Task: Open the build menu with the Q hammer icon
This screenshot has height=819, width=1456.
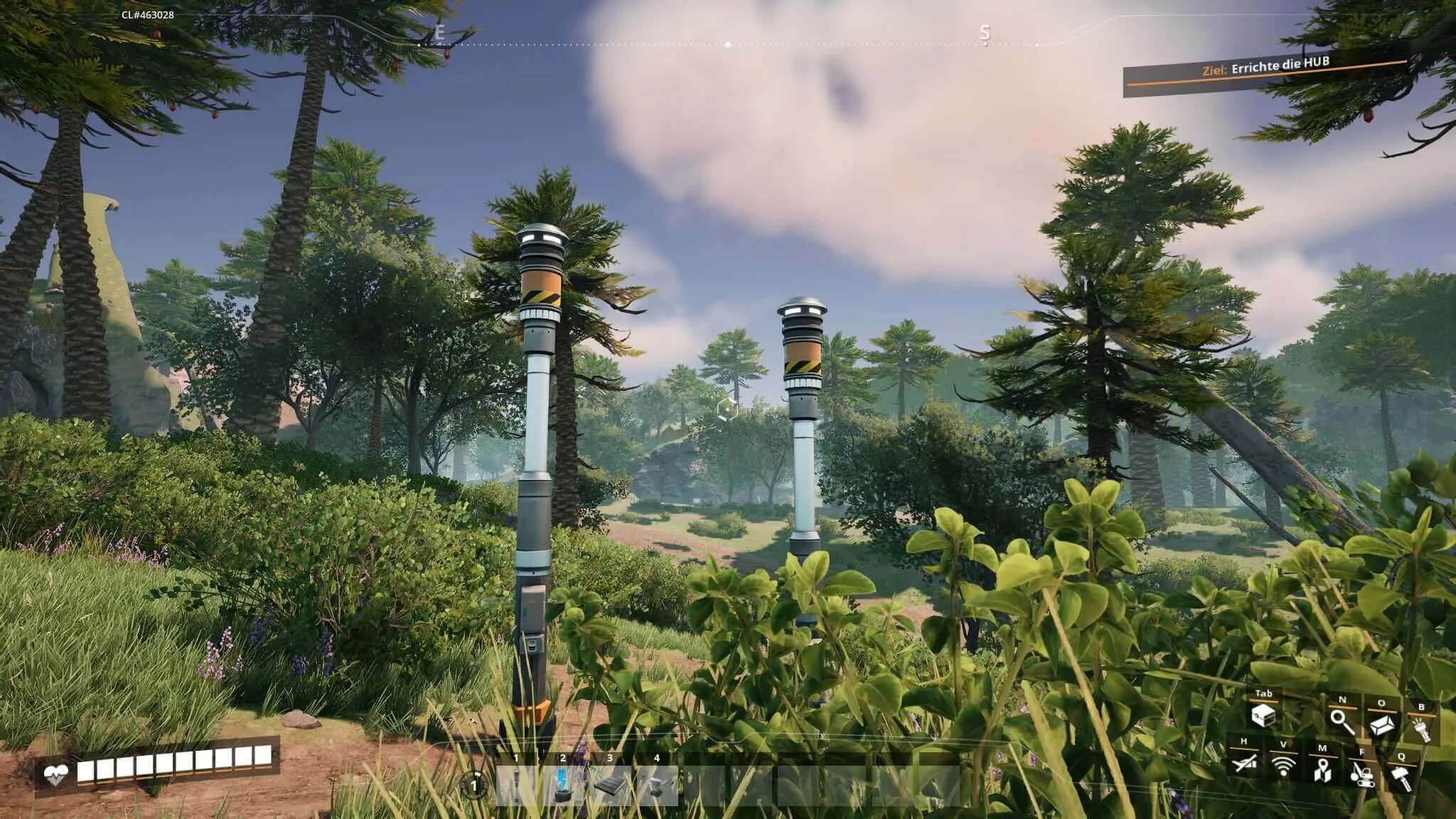Action: [x=1402, y=778]
